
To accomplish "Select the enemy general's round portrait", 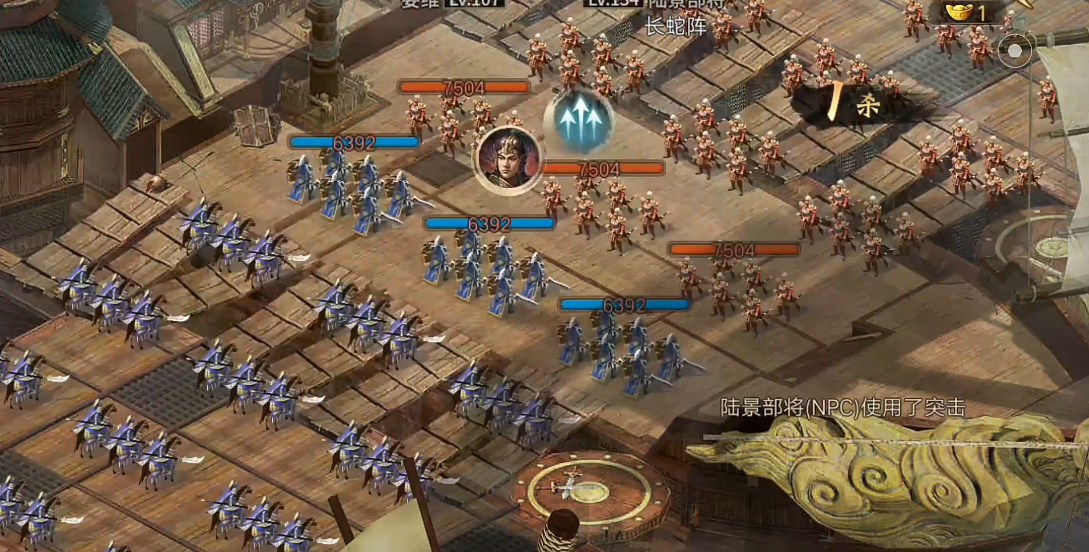I will 508,159.
